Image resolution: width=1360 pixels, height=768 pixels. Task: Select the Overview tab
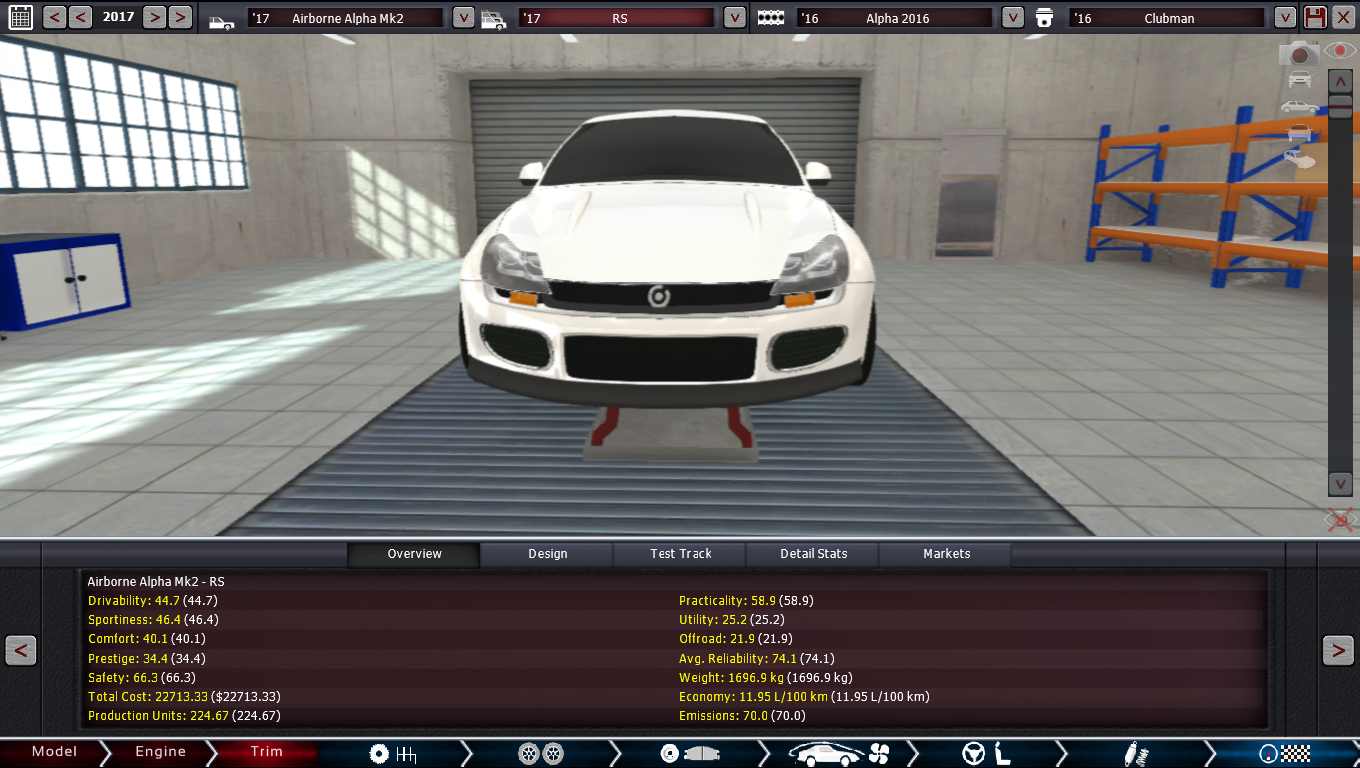(x=414, y=554)
